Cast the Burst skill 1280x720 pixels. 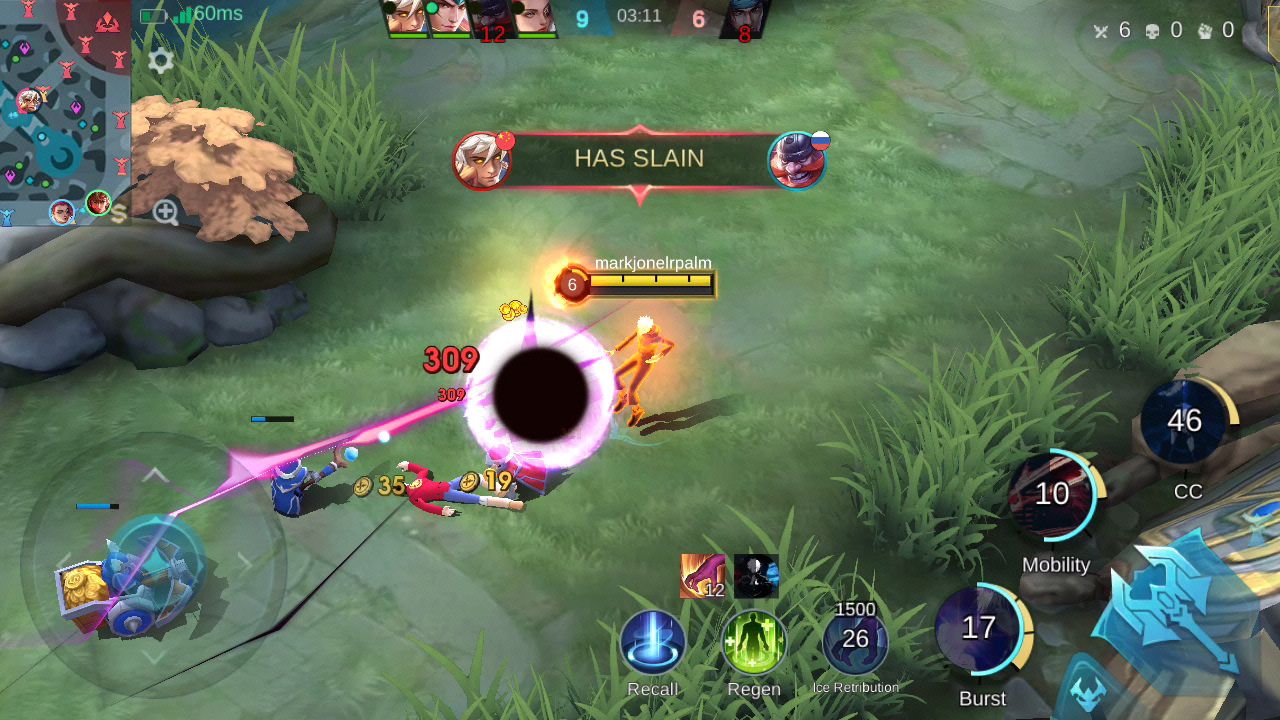point(980,628)
